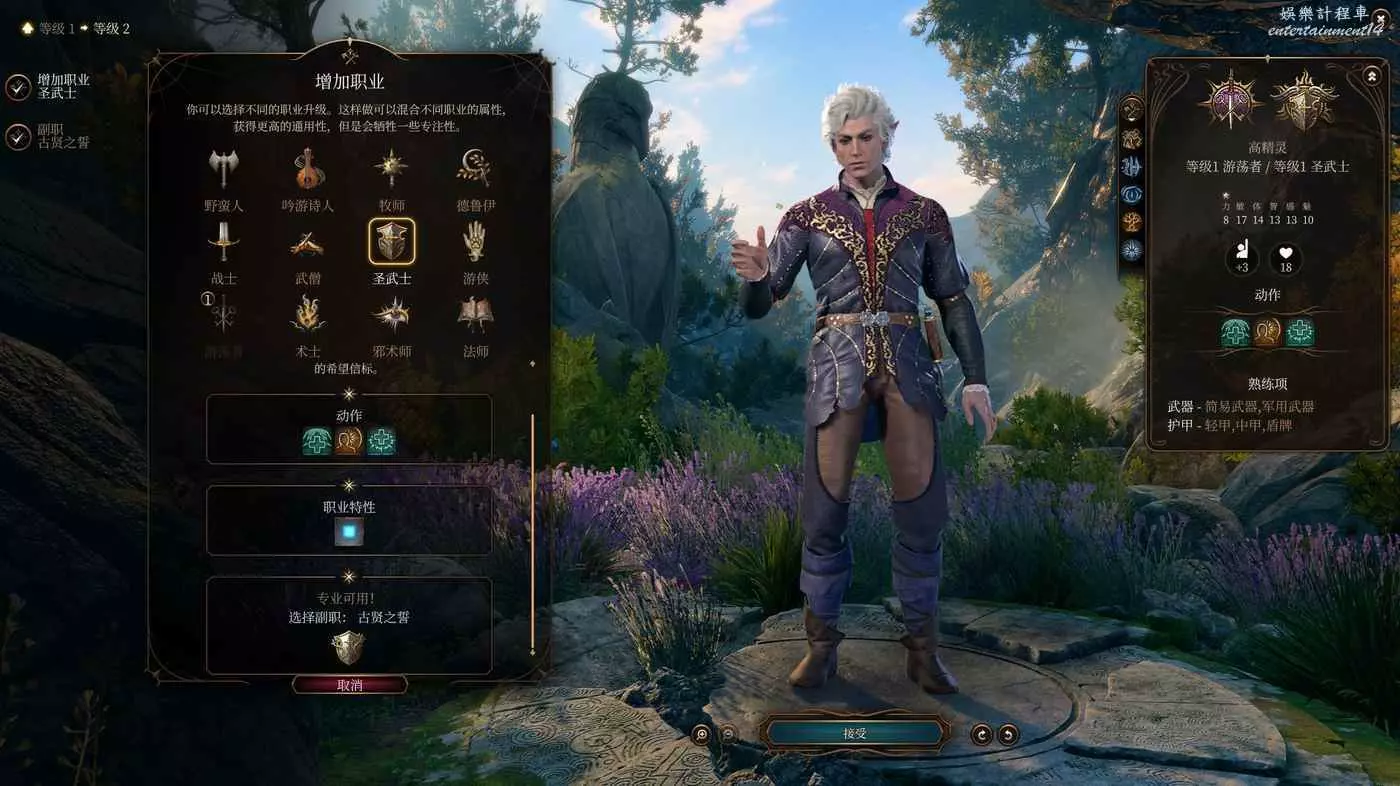Pick the 牧师 cleric class
Image resolution: width=1400 pixels, height=786 pixels.
(391, 170)
